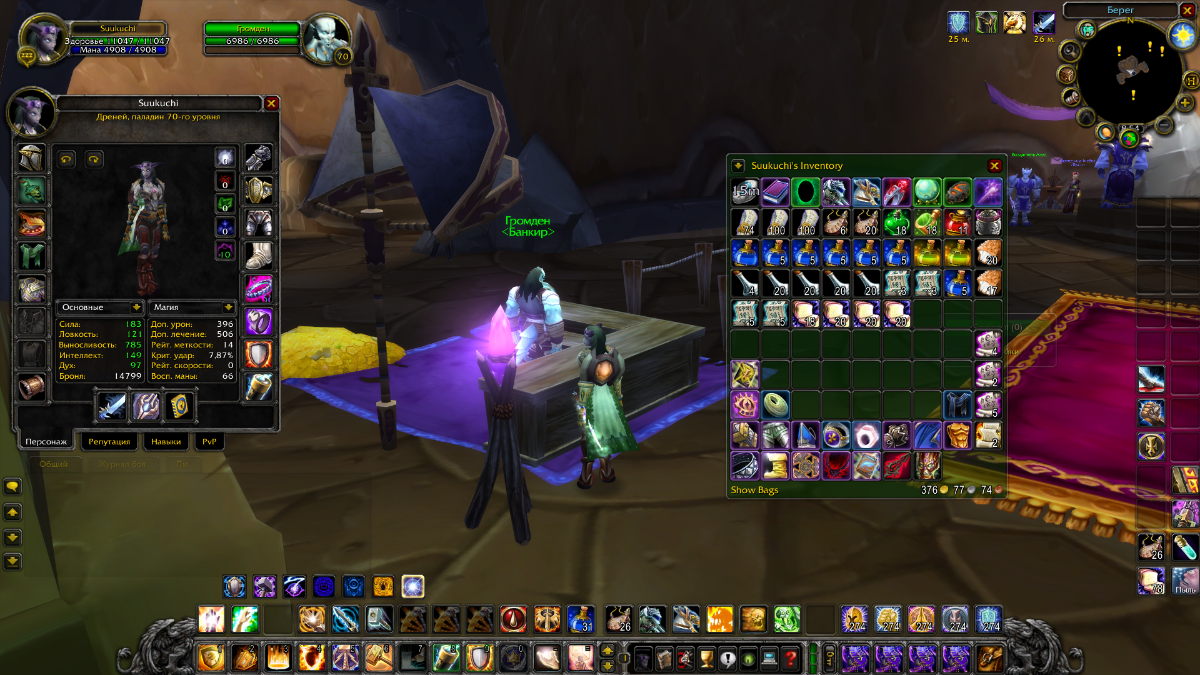Open the inventory dropdown arrow button
This screenshot has width=1200, height=675.
(x=738, y=166)
